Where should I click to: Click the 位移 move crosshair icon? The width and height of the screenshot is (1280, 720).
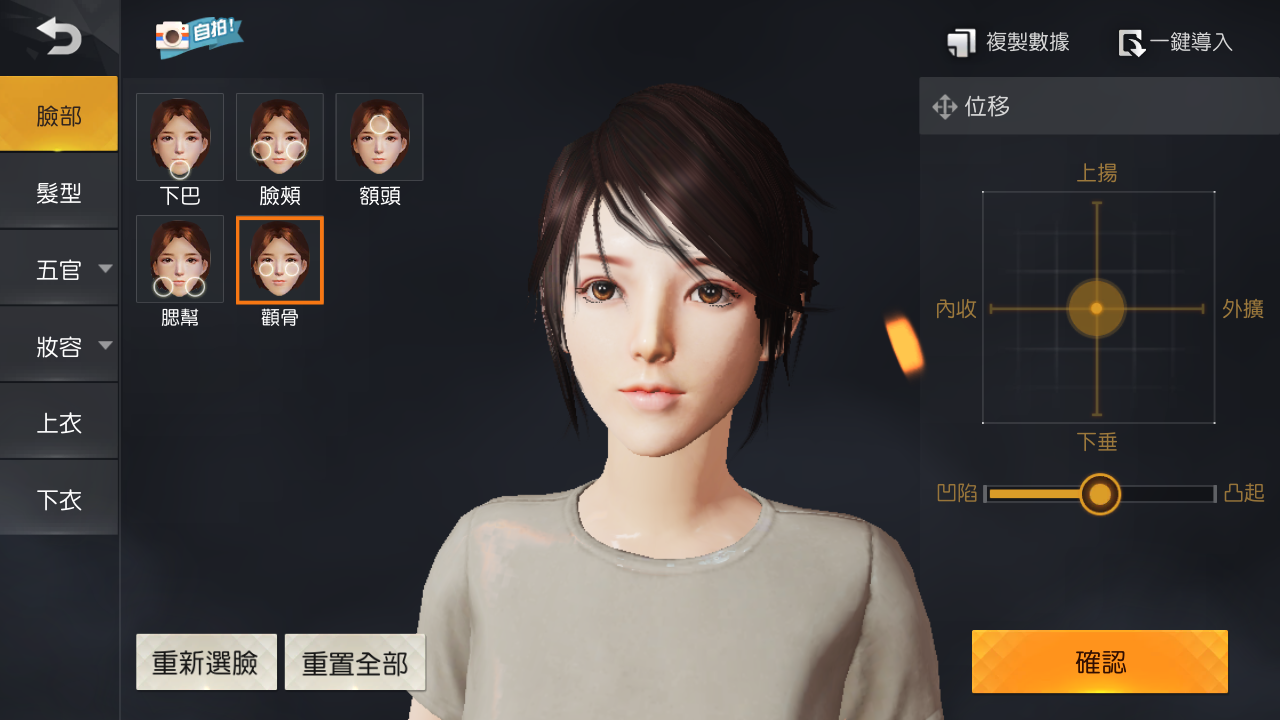tap(944, 107)
